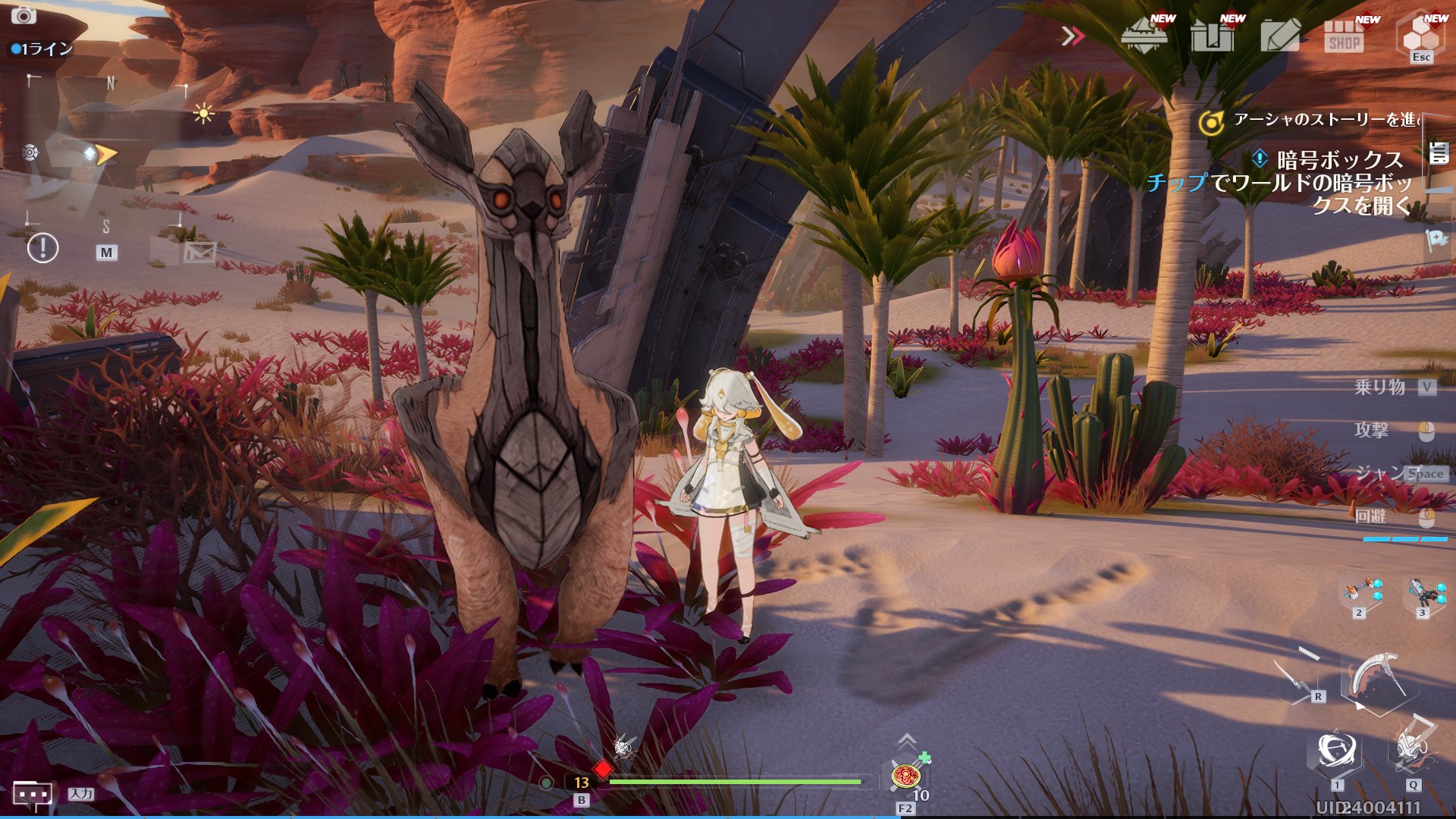Viewport: 1456px width, 819px height.
Task: Open the chat box
Action: click(33, 794)
